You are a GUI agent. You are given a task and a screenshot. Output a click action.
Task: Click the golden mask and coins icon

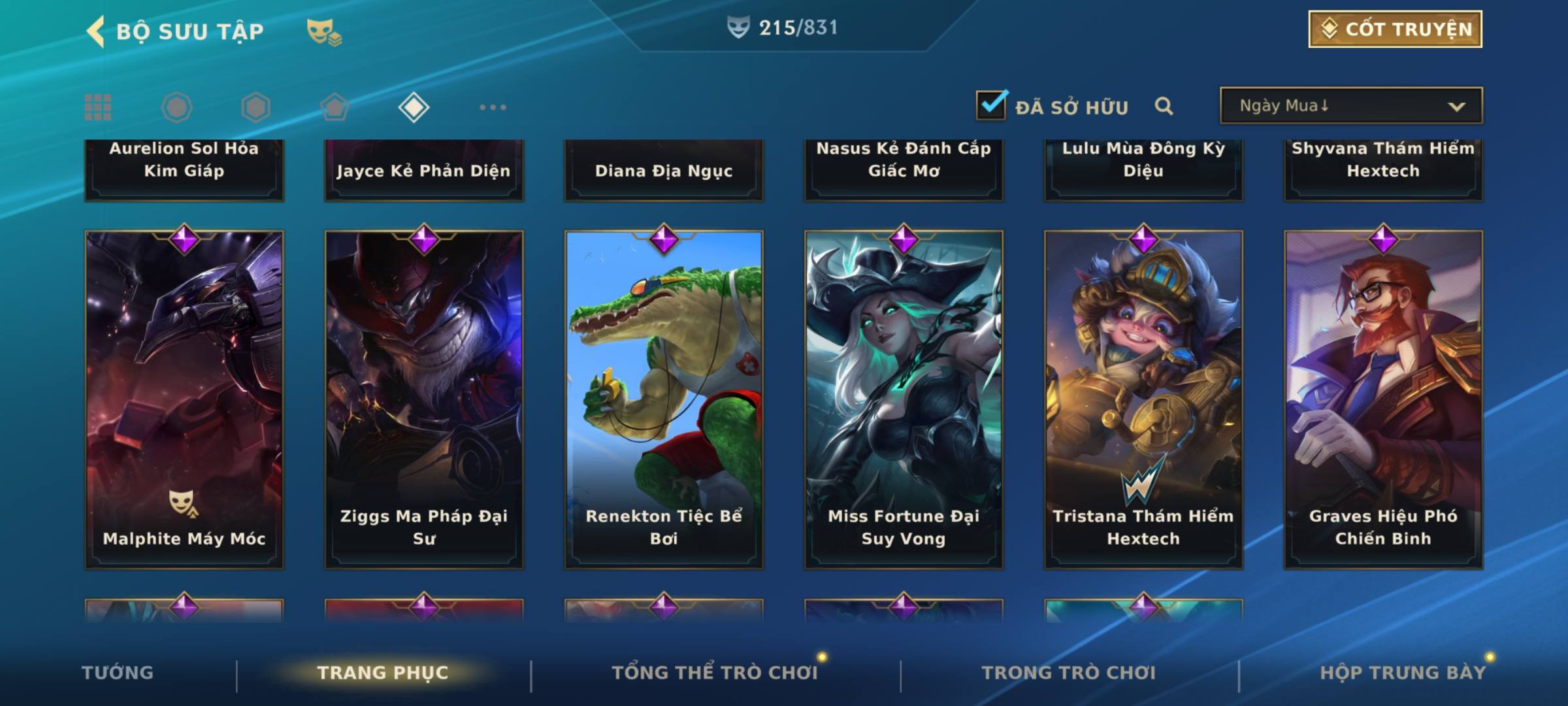(x=323, y=32)
